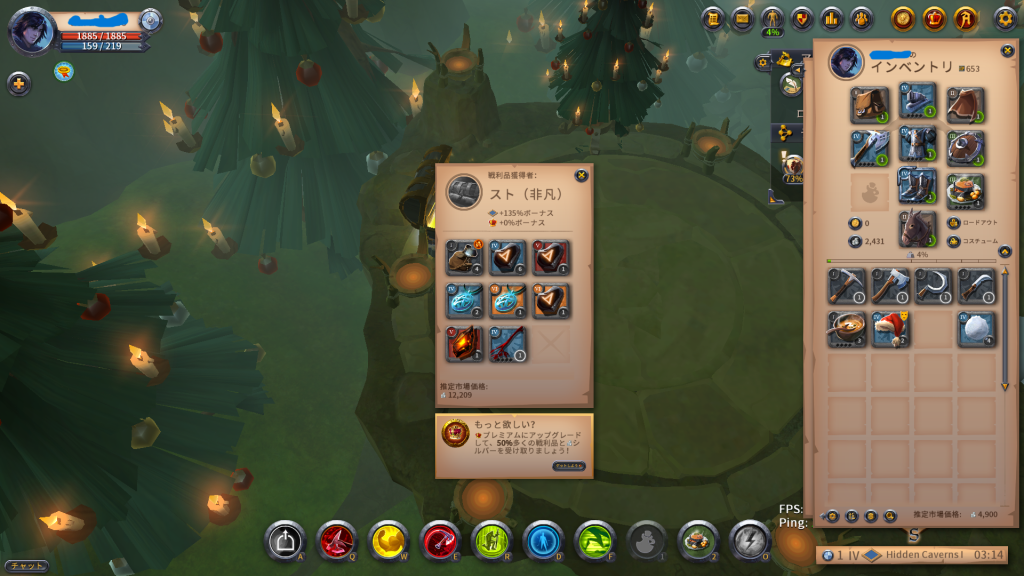Activate the yellow flexed-arm W ability
The width and height of the screenshot is (1024, 576).
pos(388,541)
